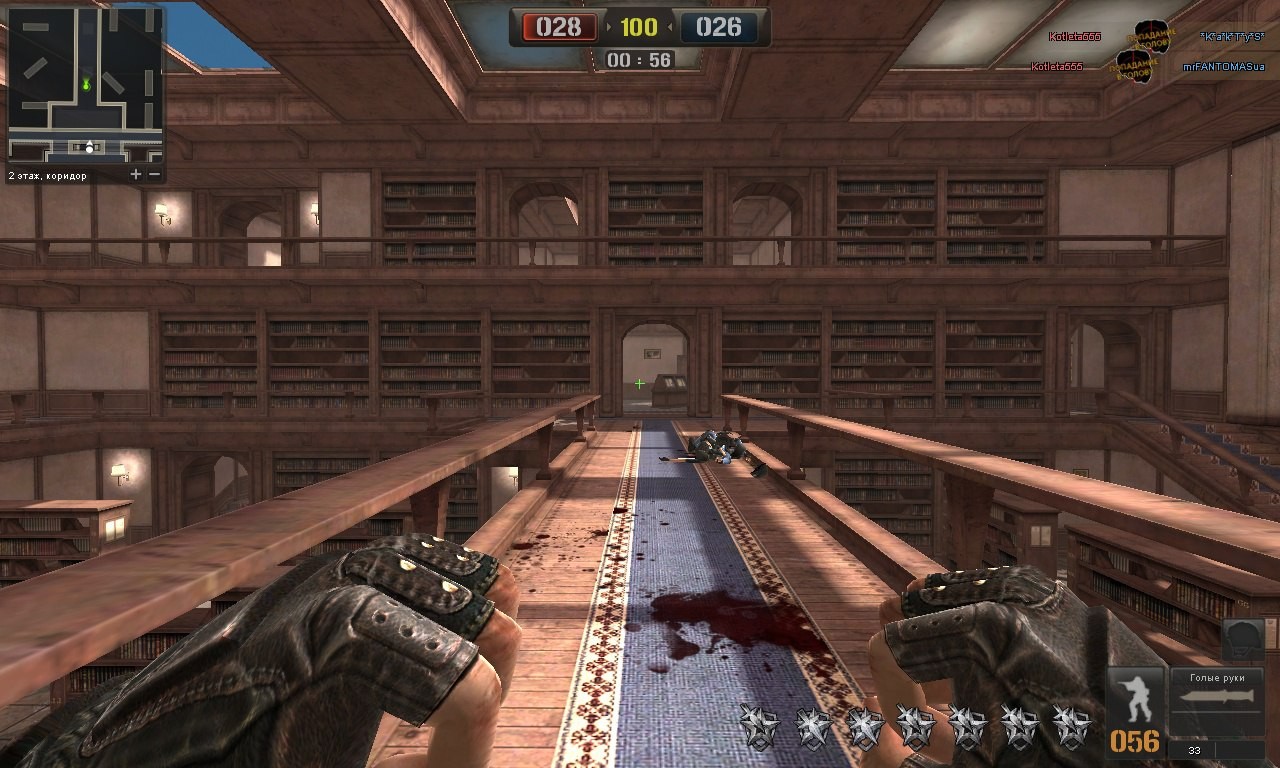Viewport: 1280px width, 768px height.
Task: Zoom in the minimap with plus button
Action: 136,174
